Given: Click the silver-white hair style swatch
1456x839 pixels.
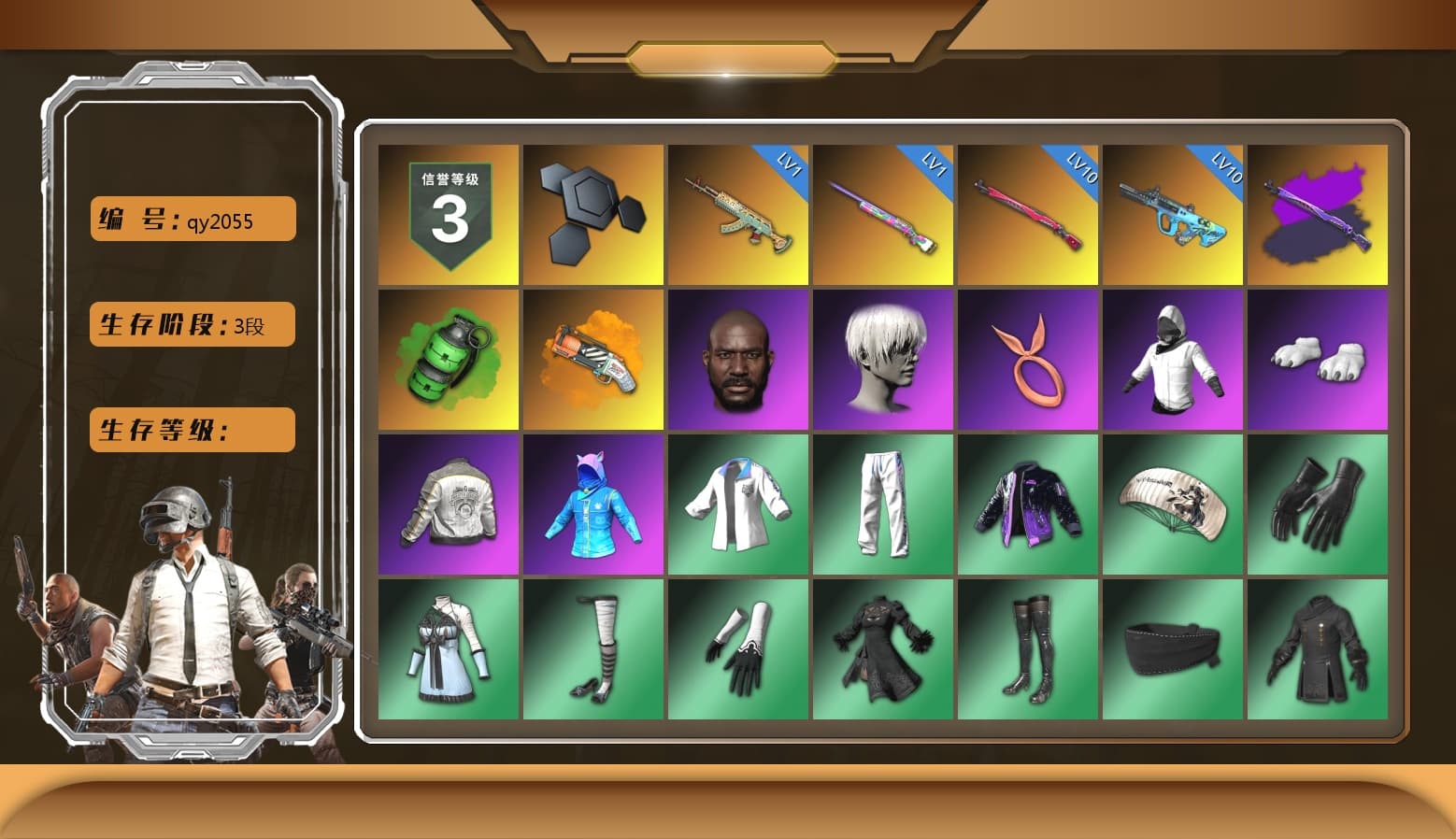Looking at the screenshot, I should tap(883, 358).
